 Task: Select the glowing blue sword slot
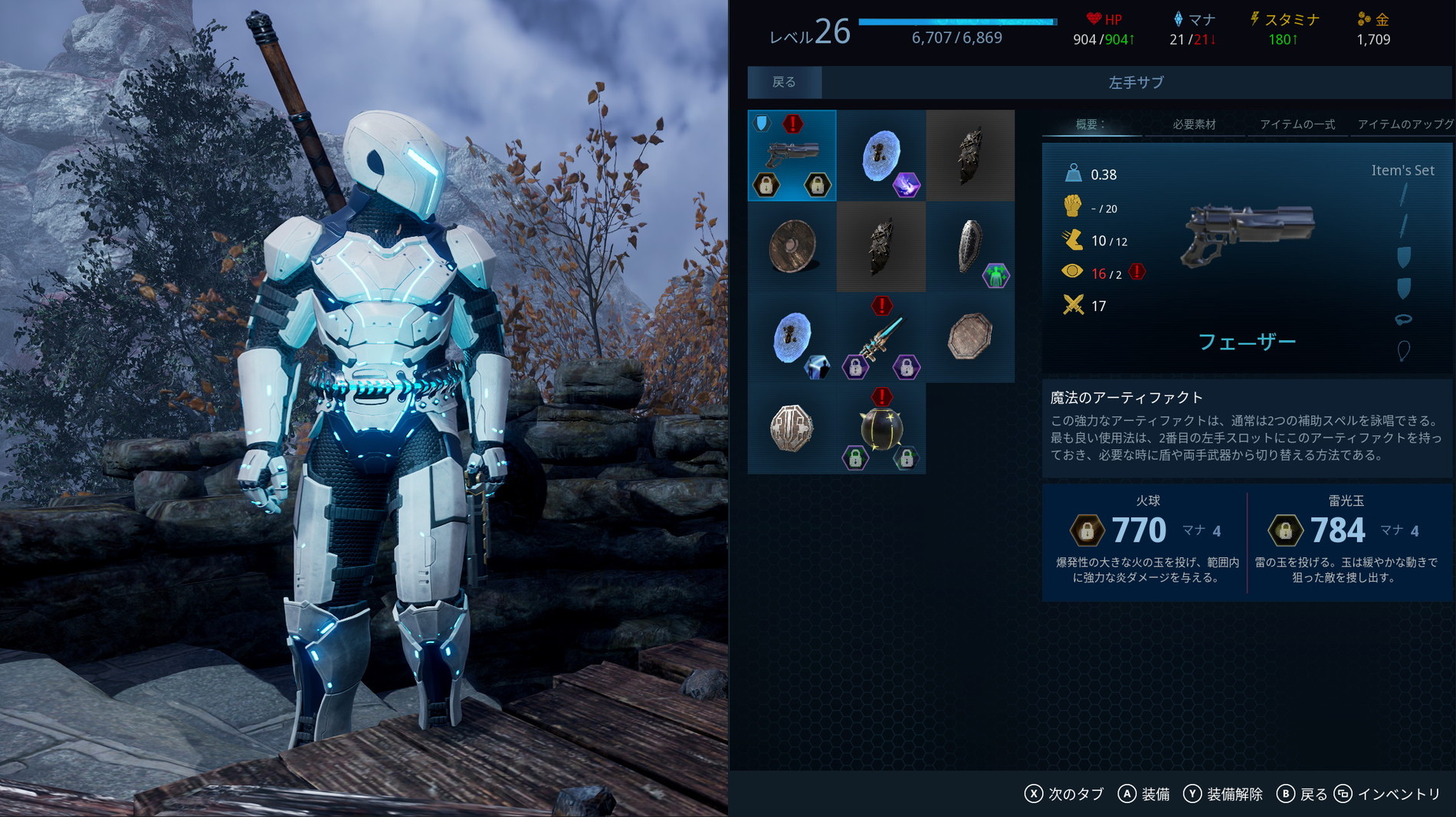pos(880,337)
